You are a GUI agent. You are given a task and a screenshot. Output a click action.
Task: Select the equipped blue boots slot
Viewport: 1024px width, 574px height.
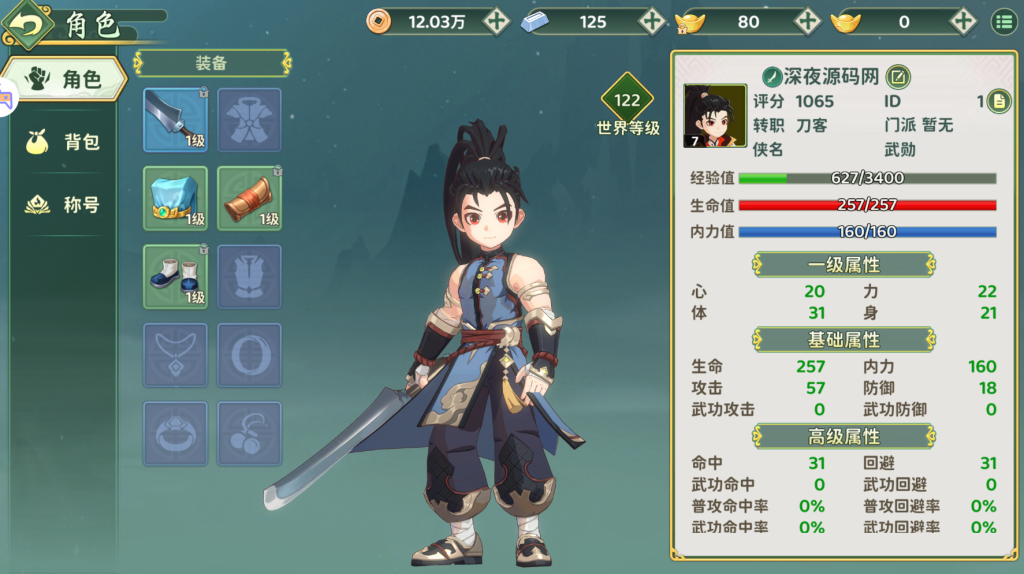(x=175, y=276)
